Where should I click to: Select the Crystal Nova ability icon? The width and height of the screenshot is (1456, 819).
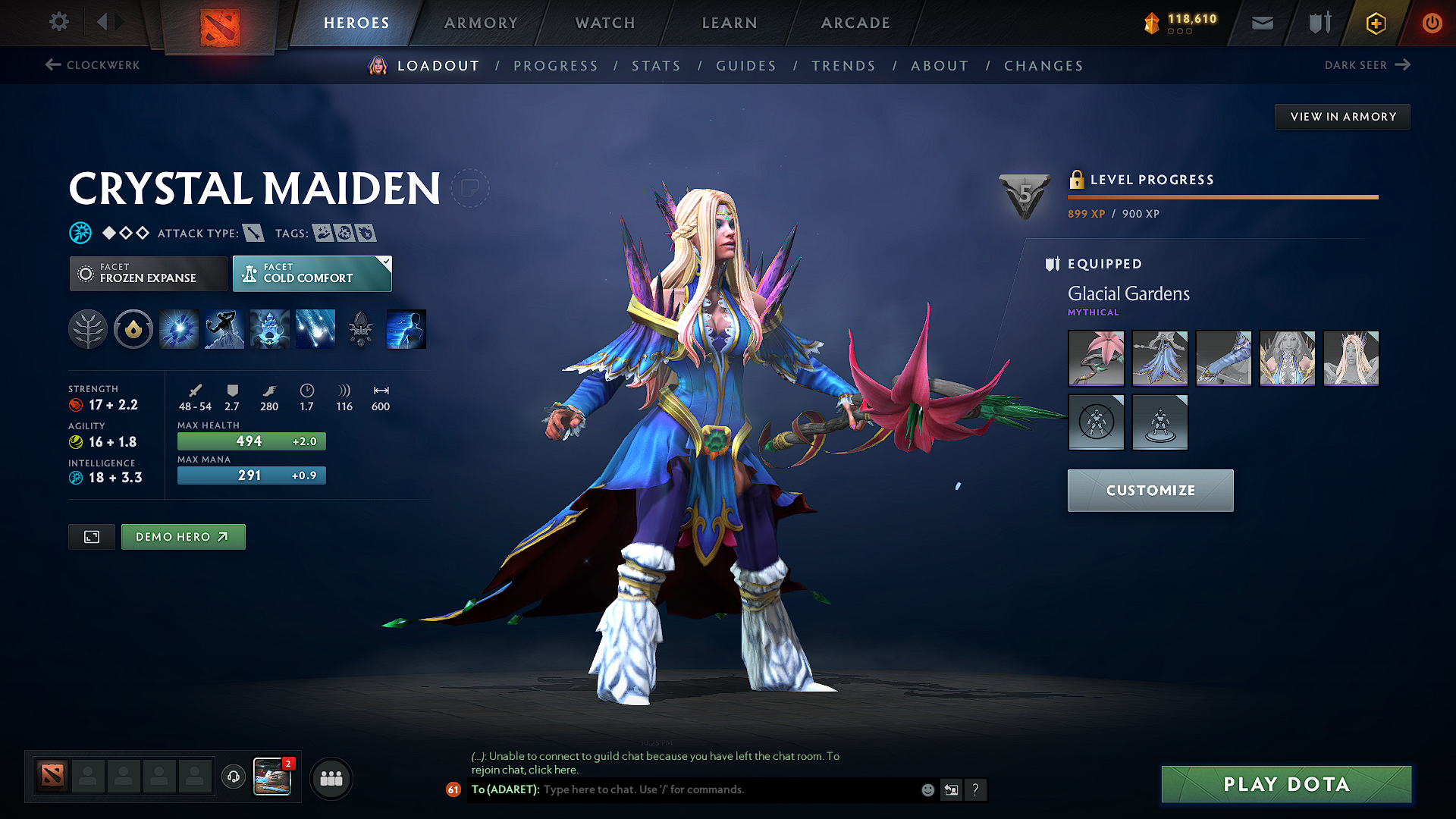[178, 329]
